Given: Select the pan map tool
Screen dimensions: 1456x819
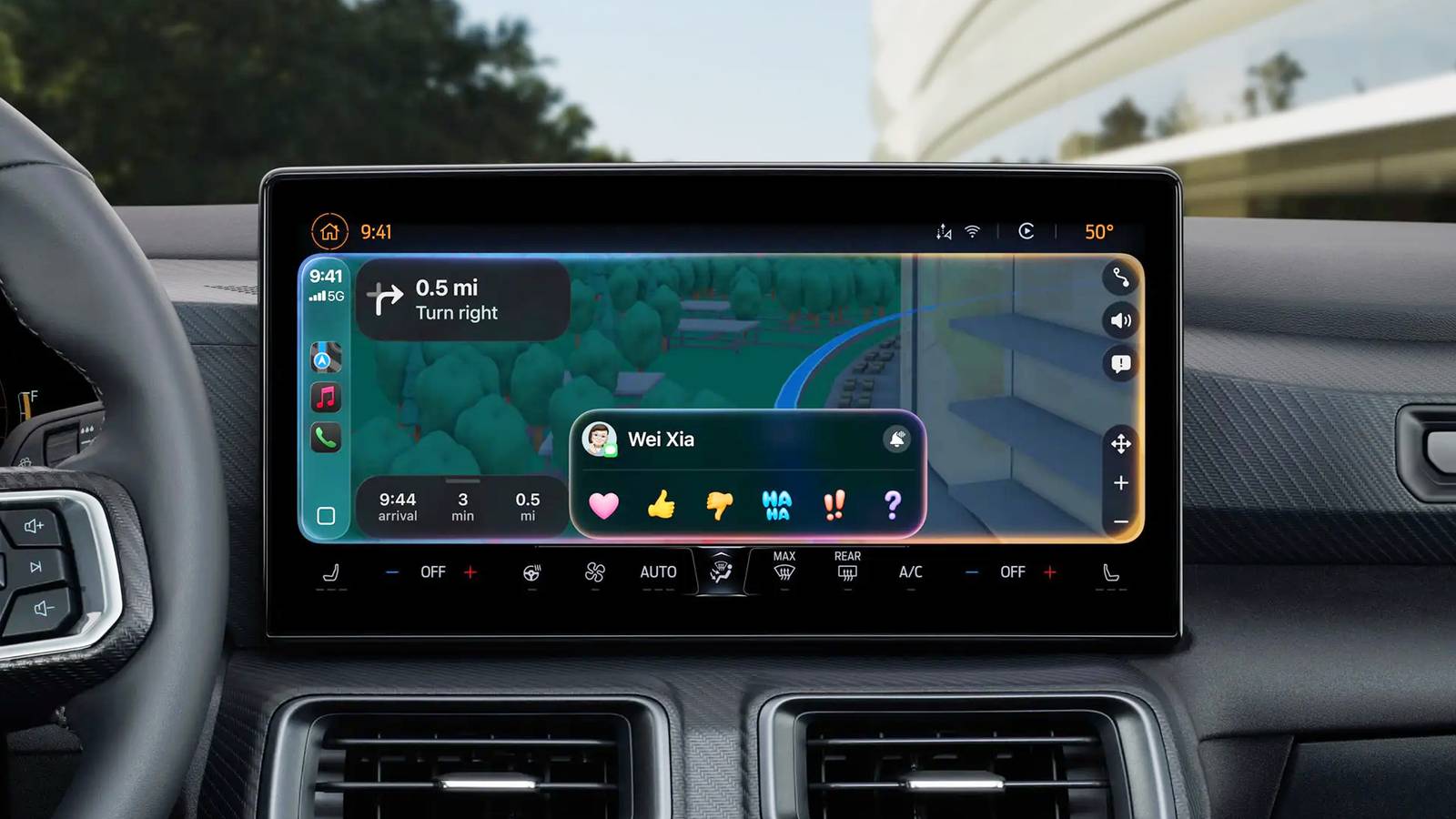Looking at the screenshot, I should click(x=1122, y=445).
